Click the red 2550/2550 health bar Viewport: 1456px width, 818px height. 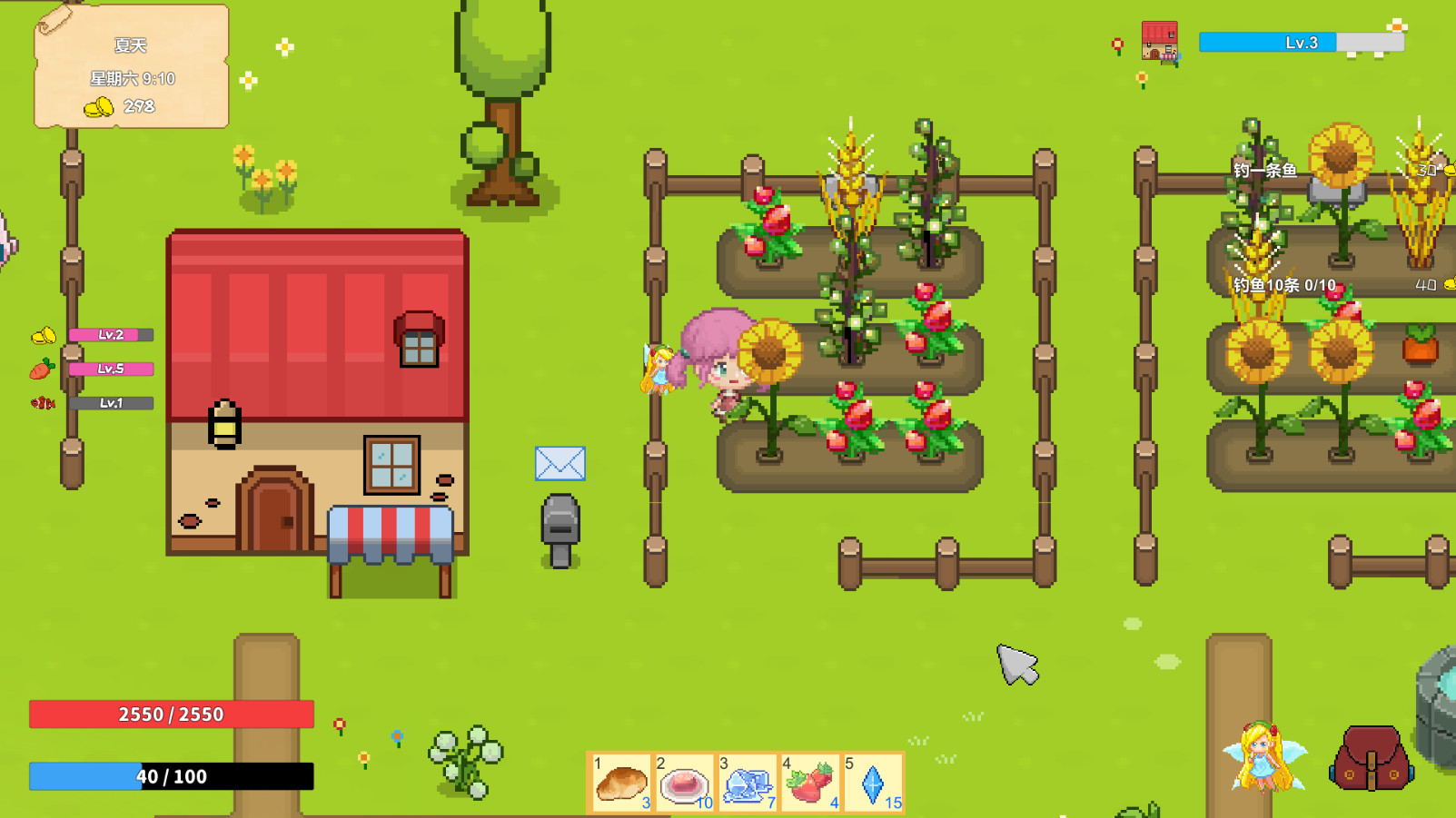click(x=171, y=715)
